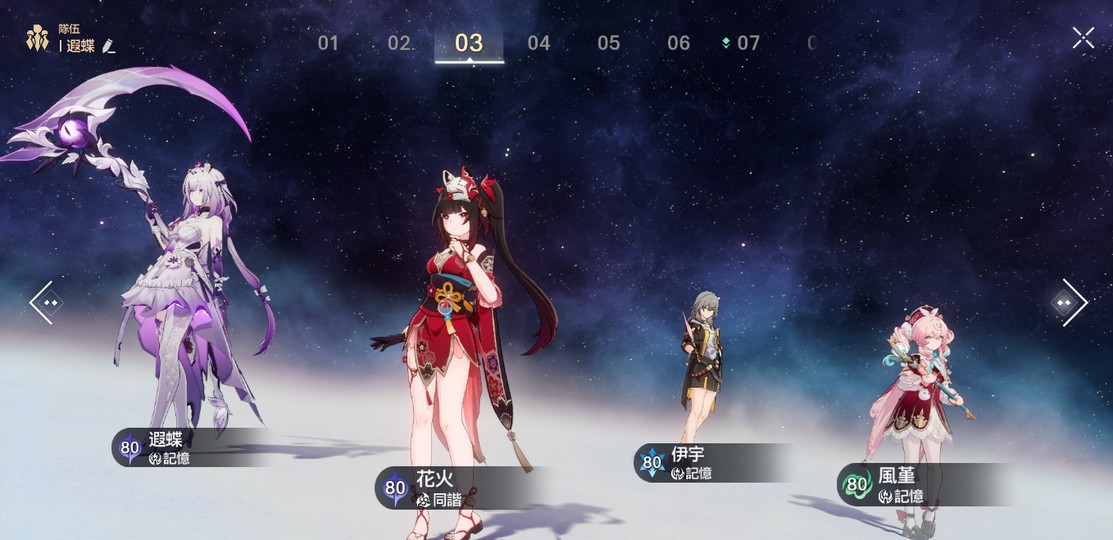Open team tab 04

click(539, 43)
